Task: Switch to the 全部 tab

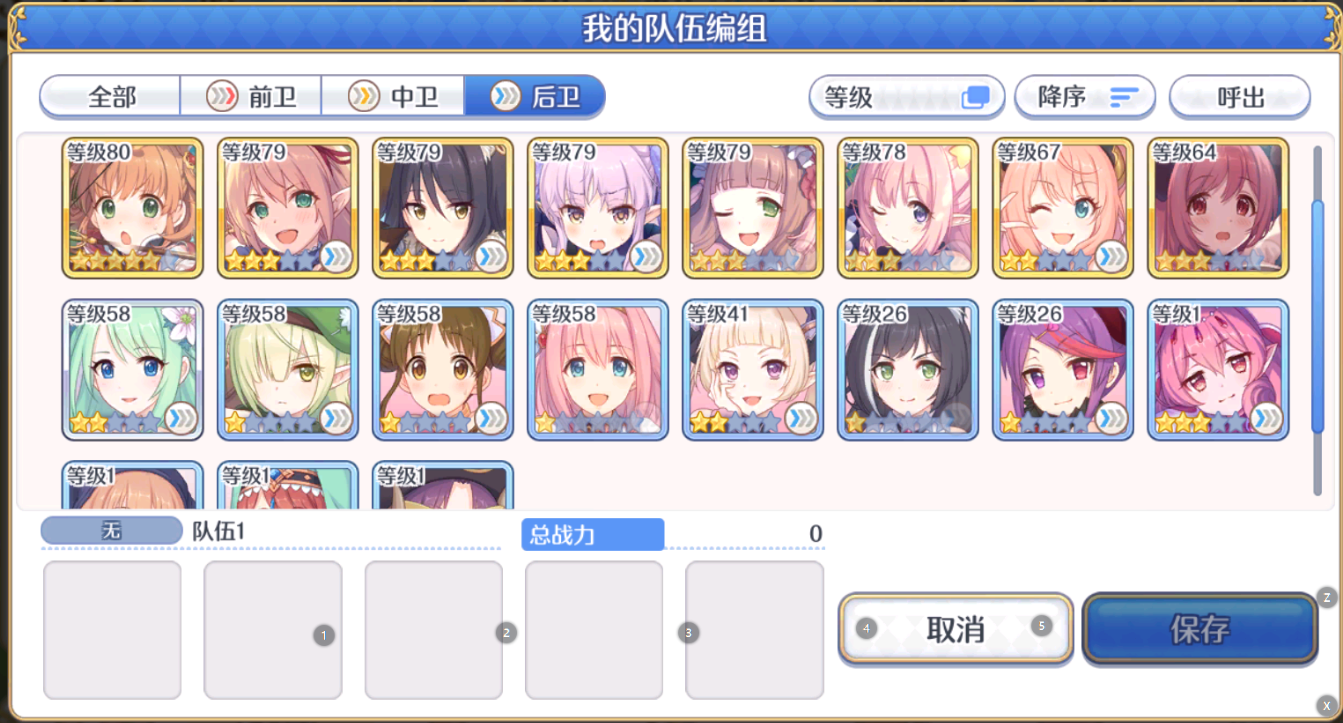Action: [110, 97]
